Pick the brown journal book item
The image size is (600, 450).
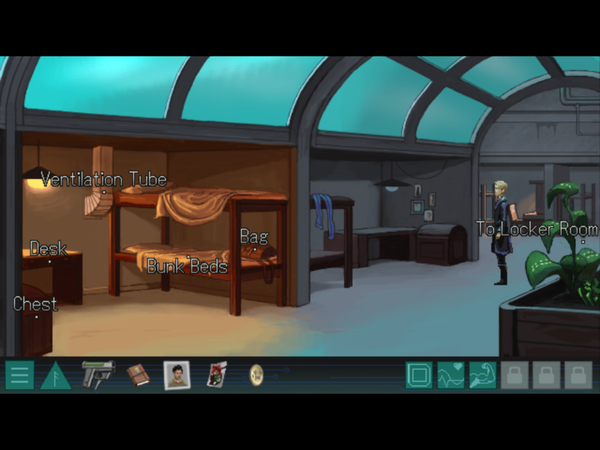click(x=137, y=375)
